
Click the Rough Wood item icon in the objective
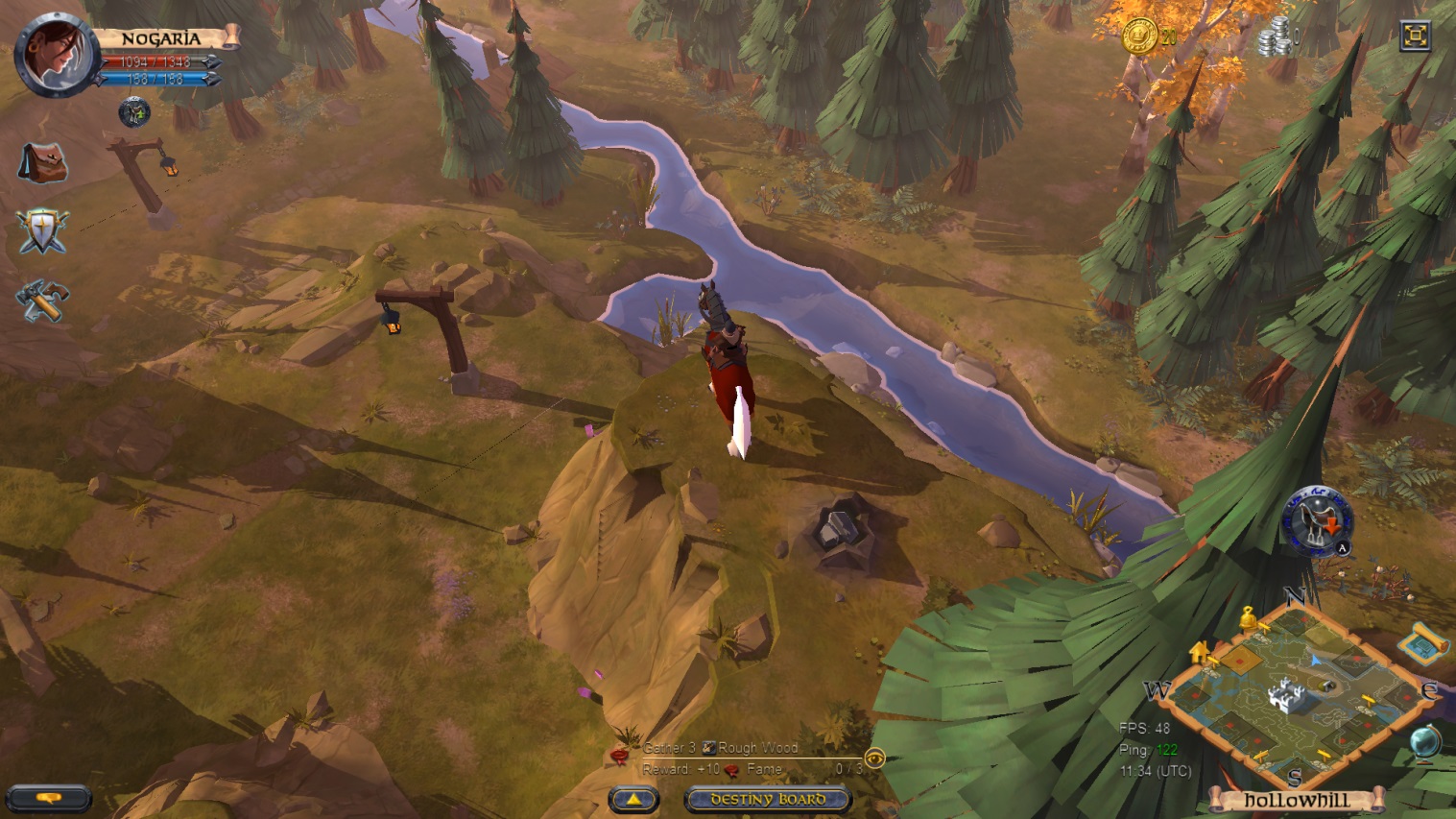coord(709,748)
